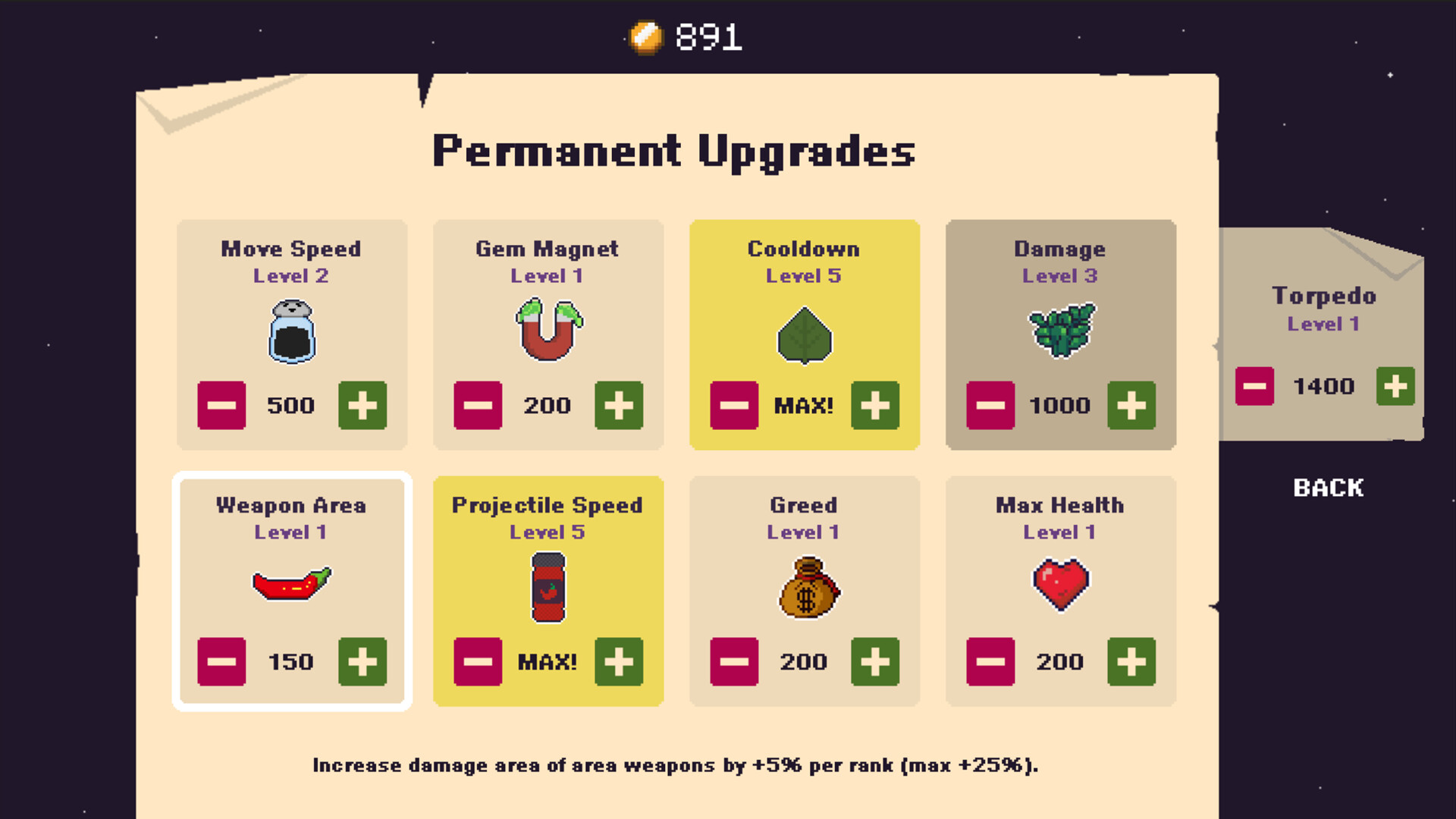1456x819 pixels.
Task: Purchase Gem Magnet level with plus button
Action: (x=620, y=406)
